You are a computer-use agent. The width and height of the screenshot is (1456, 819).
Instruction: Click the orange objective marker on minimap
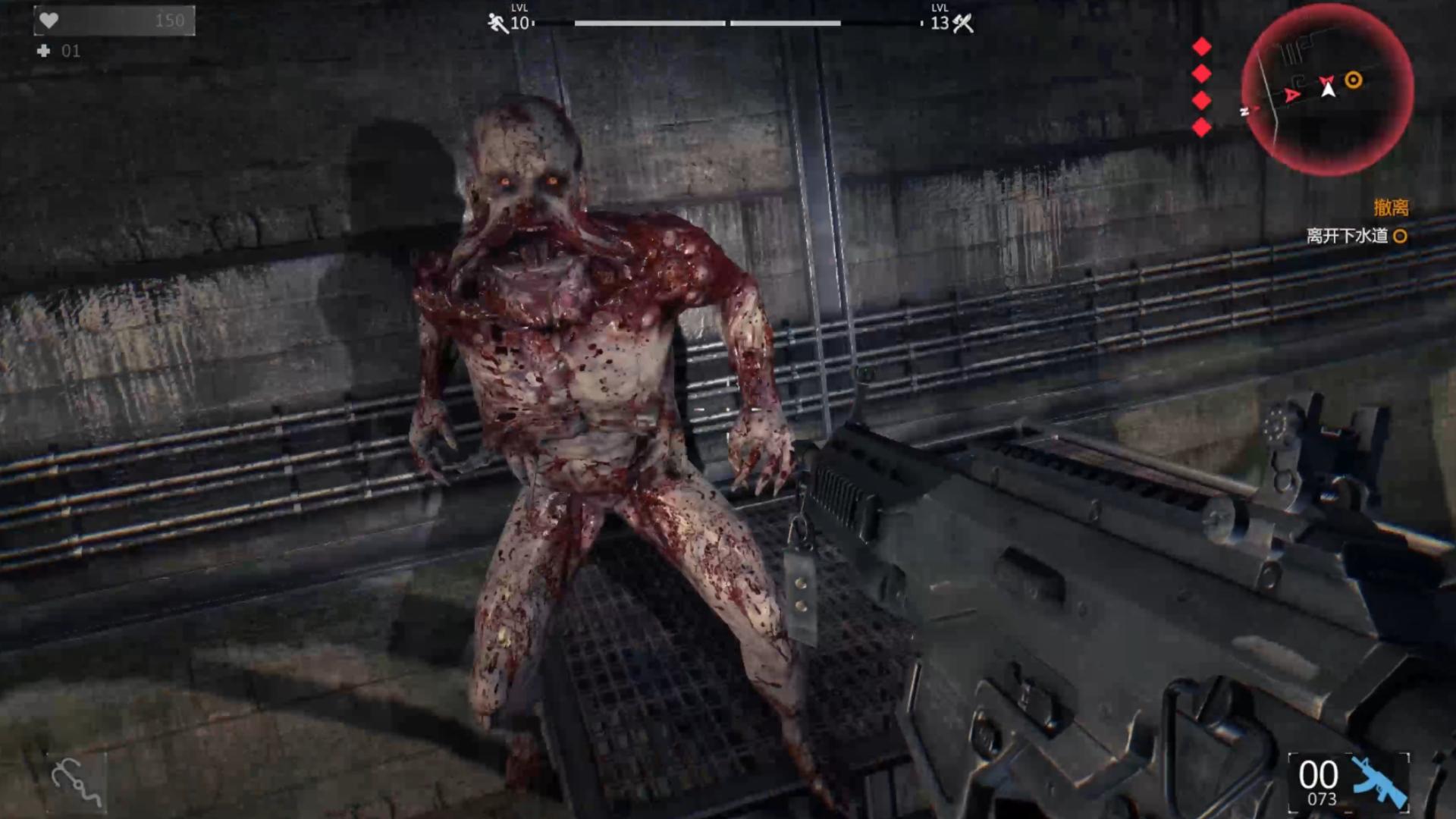[x=1354, y=80]
